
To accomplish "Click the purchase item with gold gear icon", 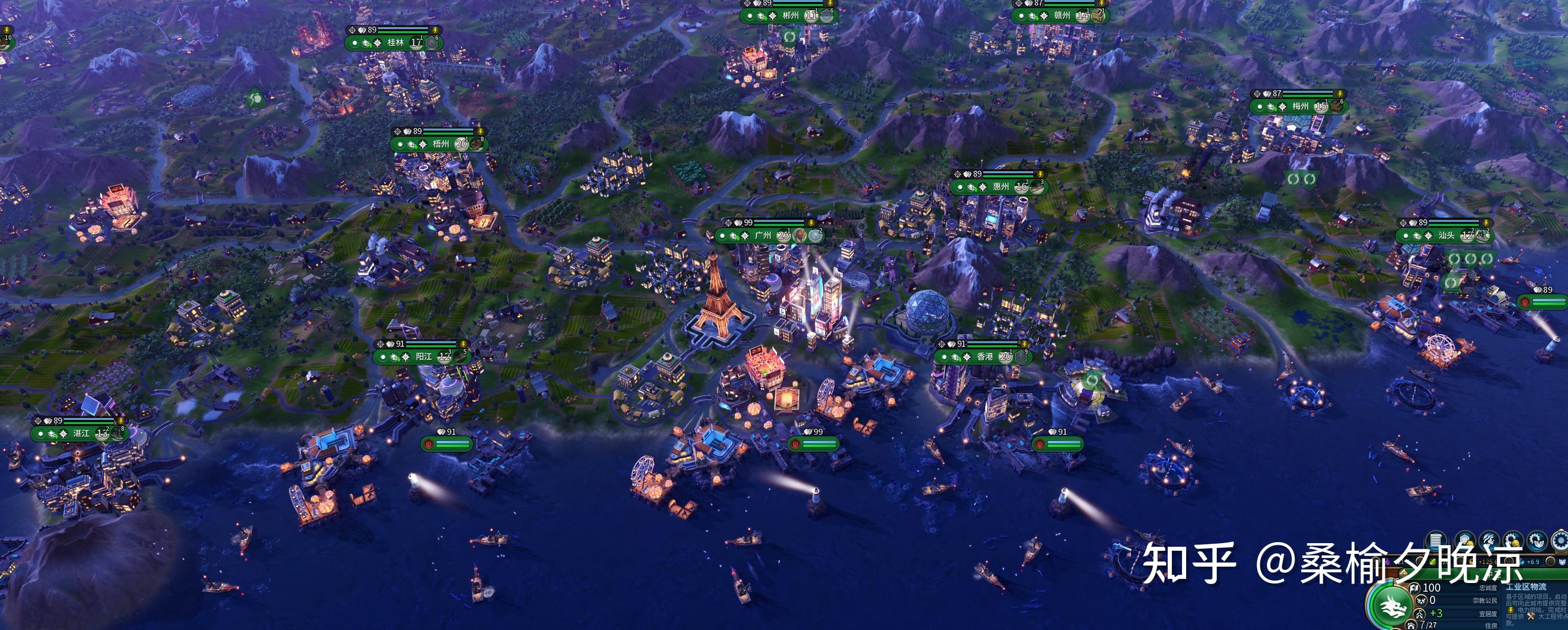I will tap(1513, 540).
